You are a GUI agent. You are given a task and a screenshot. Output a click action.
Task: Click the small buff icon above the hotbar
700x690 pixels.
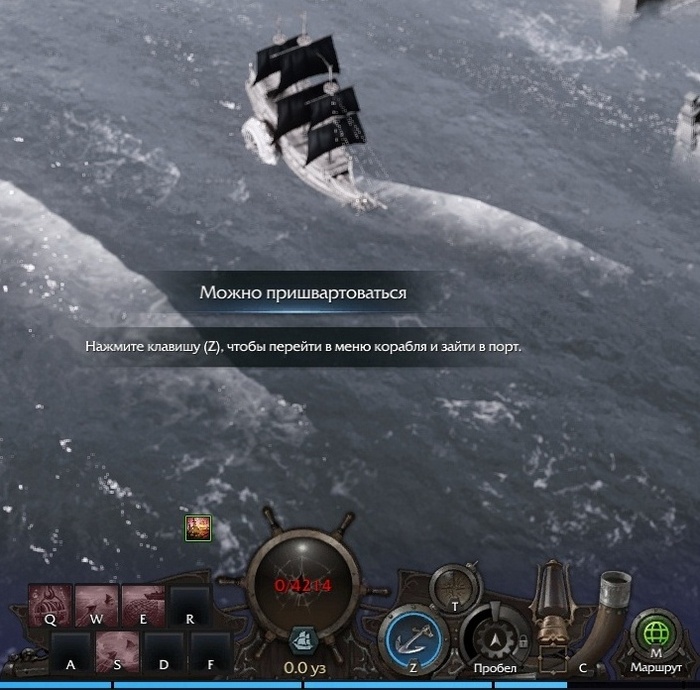tap(197, 528)
